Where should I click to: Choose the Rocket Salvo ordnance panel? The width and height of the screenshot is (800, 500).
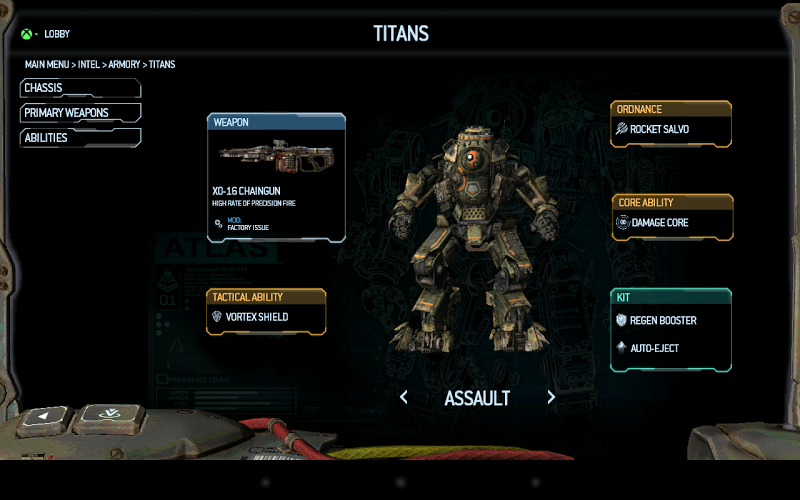tap(671, 129)
